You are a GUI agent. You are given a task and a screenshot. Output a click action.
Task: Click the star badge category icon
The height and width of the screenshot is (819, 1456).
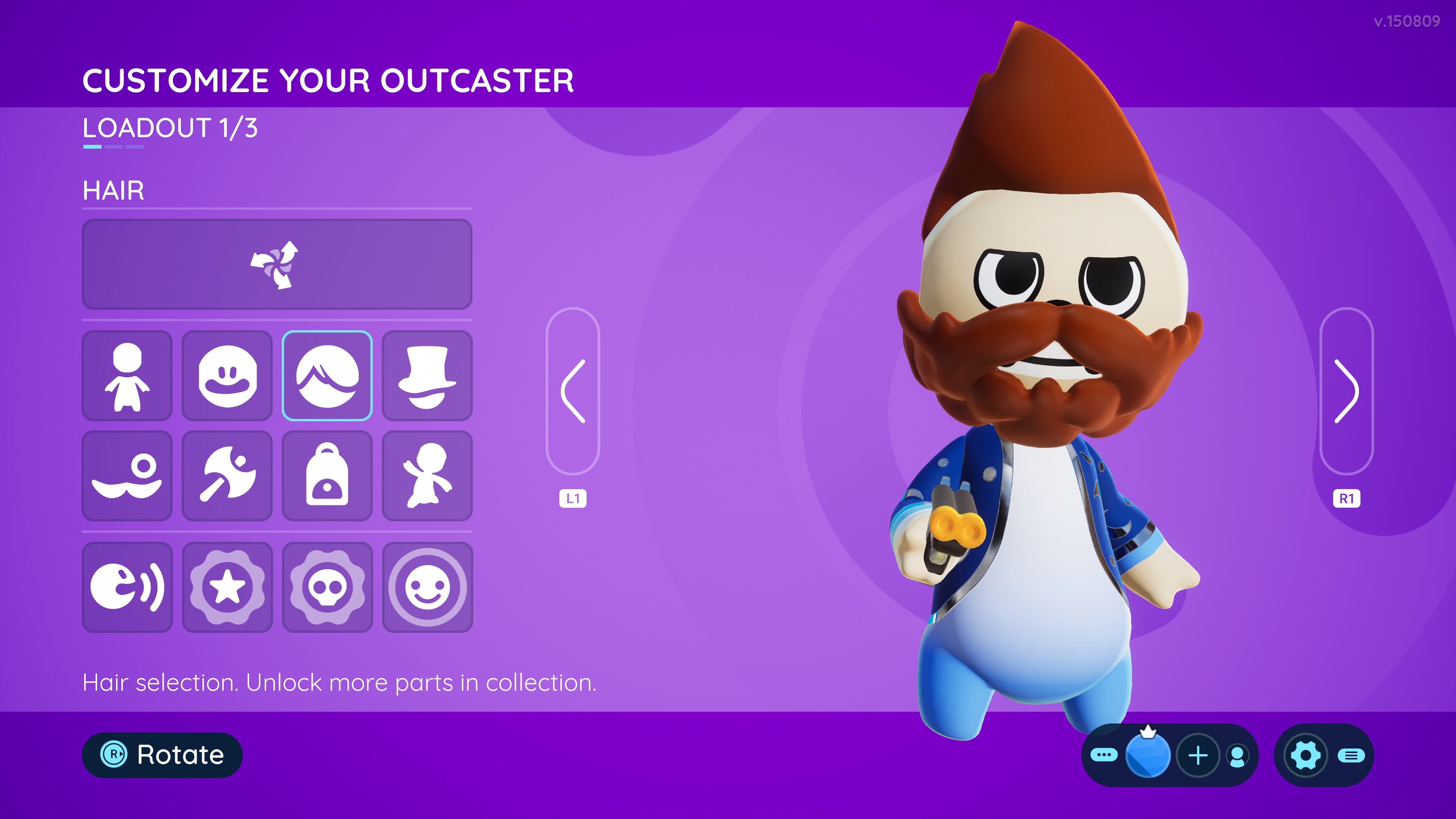pyautogui.click(x=227, y=586)
